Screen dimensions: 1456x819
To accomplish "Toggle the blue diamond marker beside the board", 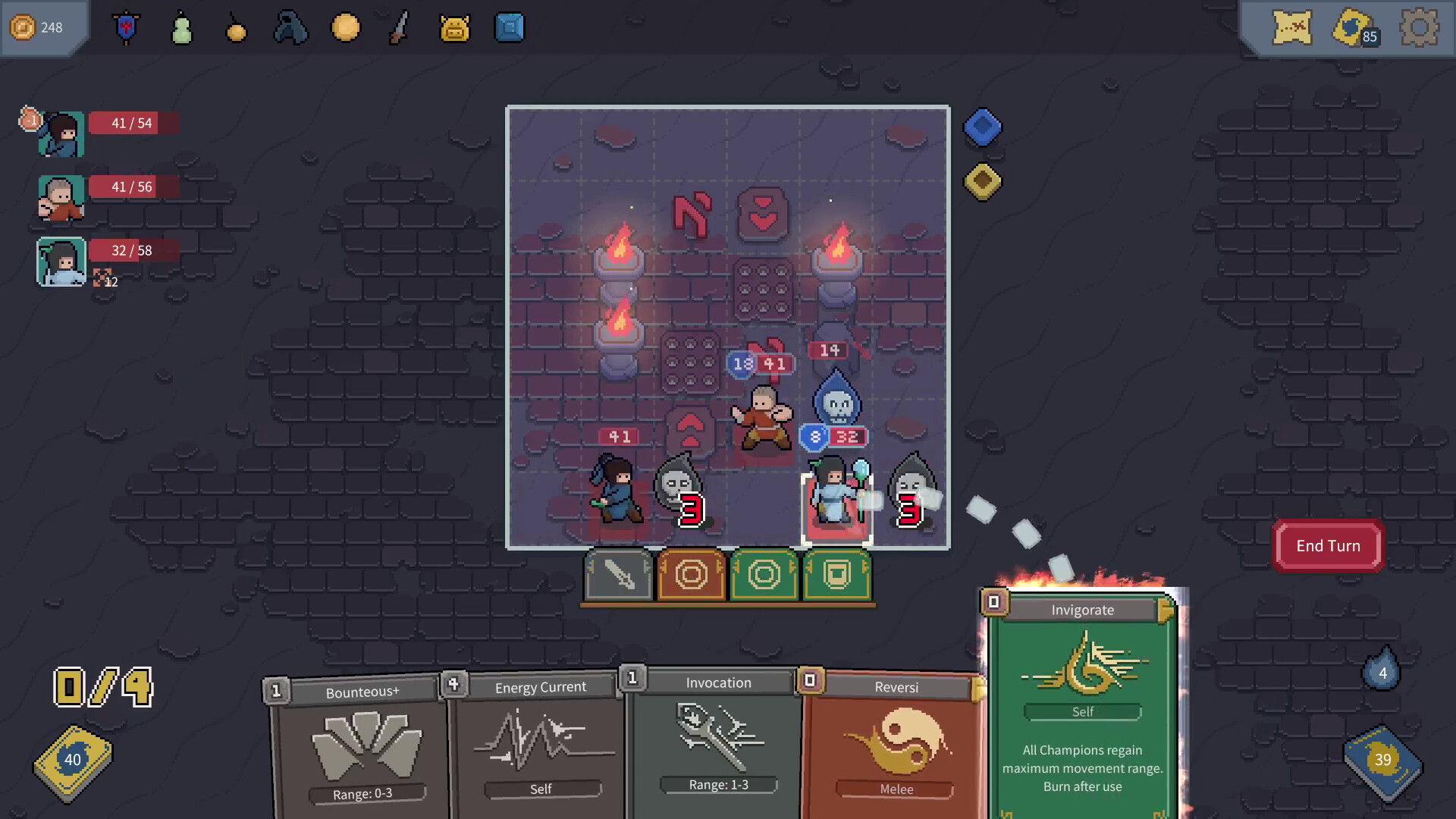I will (982, 127).
